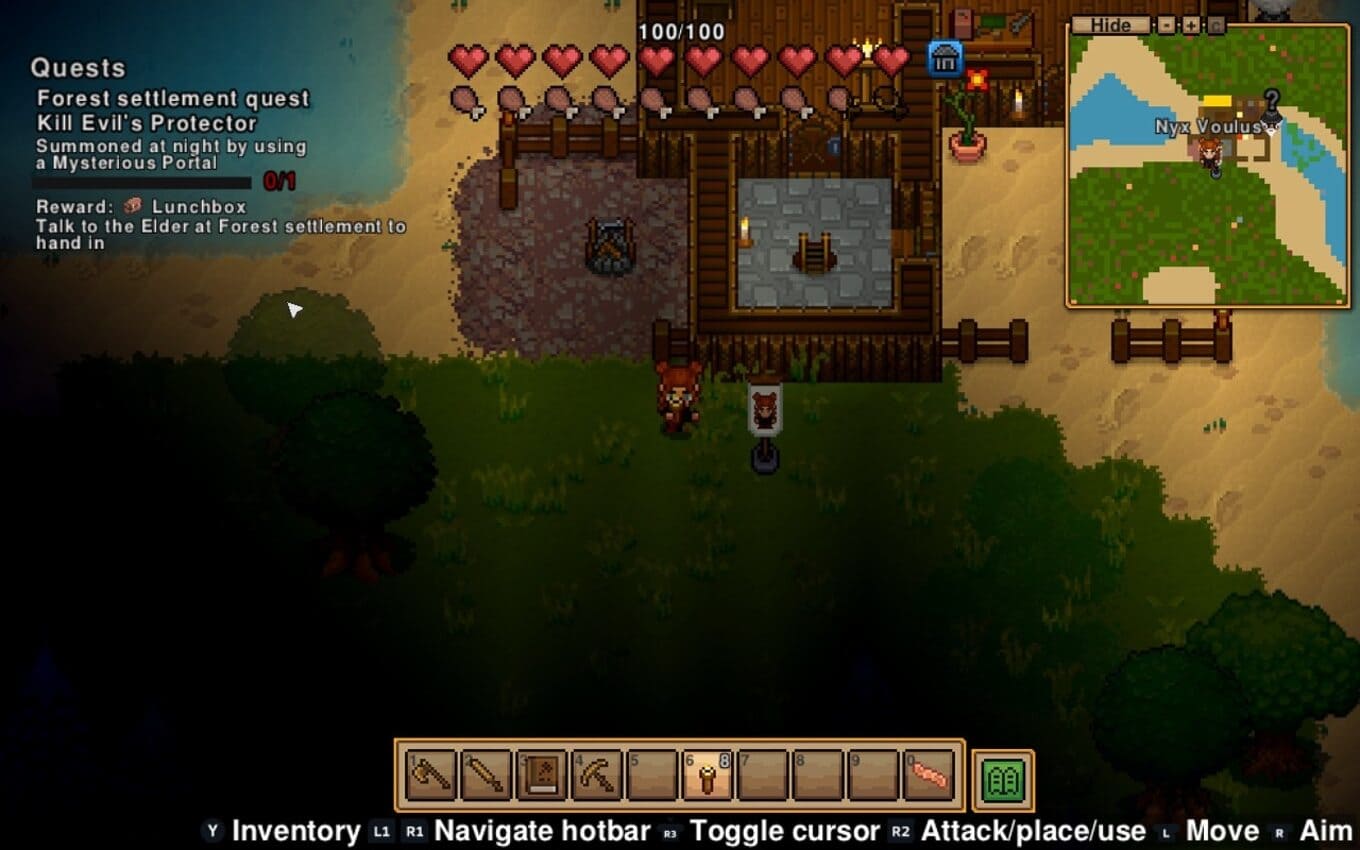Choose the brown book in hotbar slot 3
The width and height of the screenshot is (1360, 850).
click(542, 775)
